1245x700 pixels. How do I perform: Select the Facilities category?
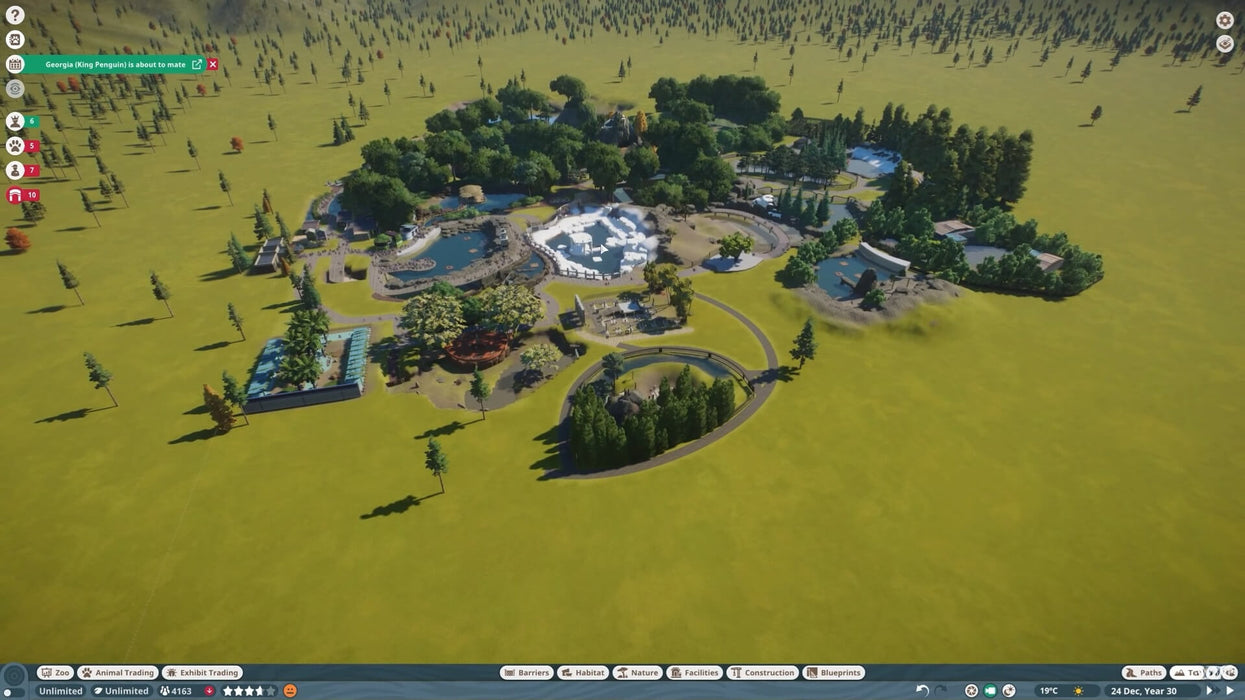pyautogui.click(x=694, y=673)
